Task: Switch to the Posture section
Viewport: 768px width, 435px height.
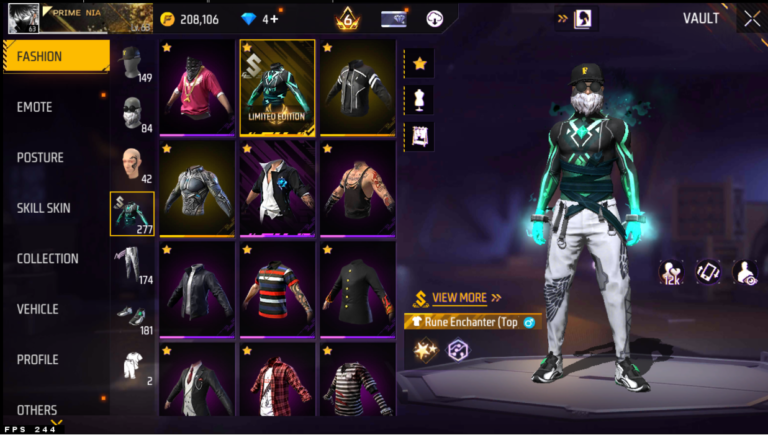Action: 40,158
